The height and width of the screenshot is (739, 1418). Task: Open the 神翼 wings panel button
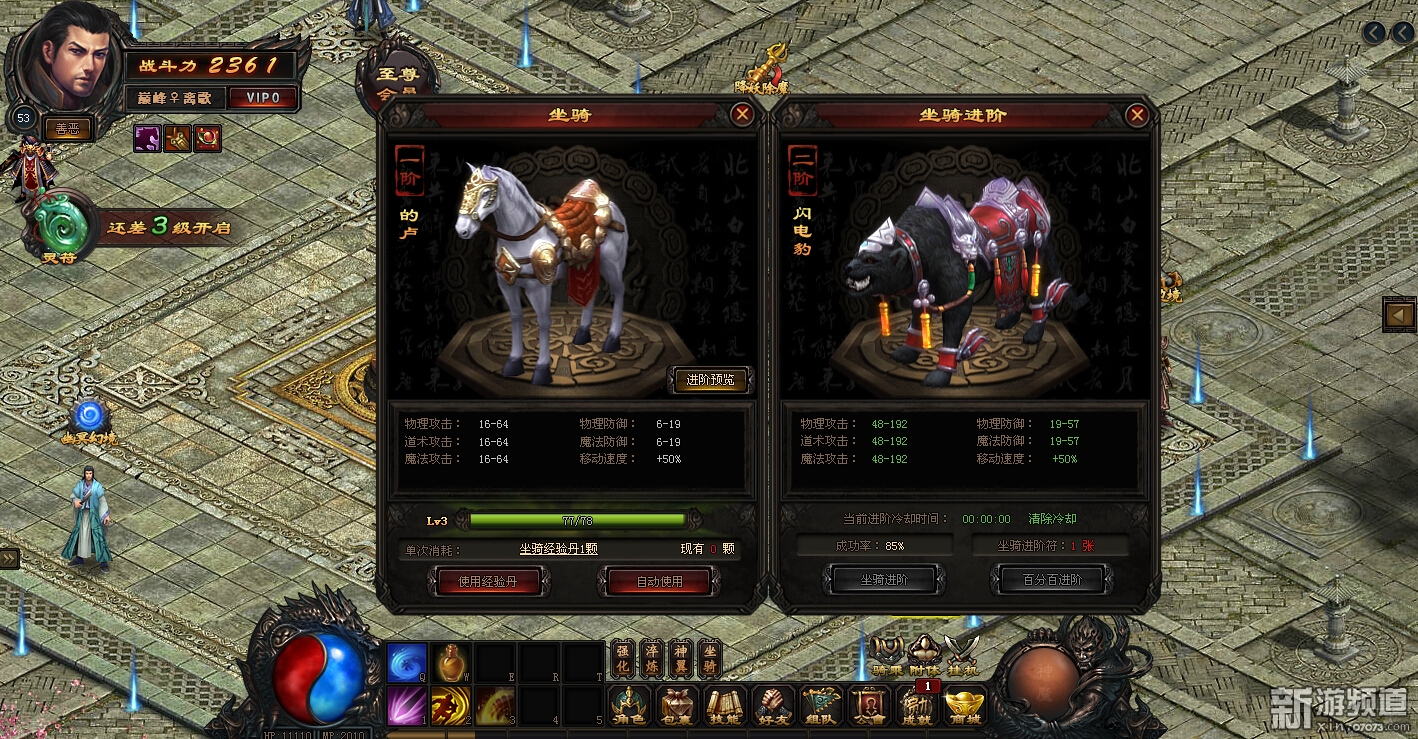click(680, 658)
